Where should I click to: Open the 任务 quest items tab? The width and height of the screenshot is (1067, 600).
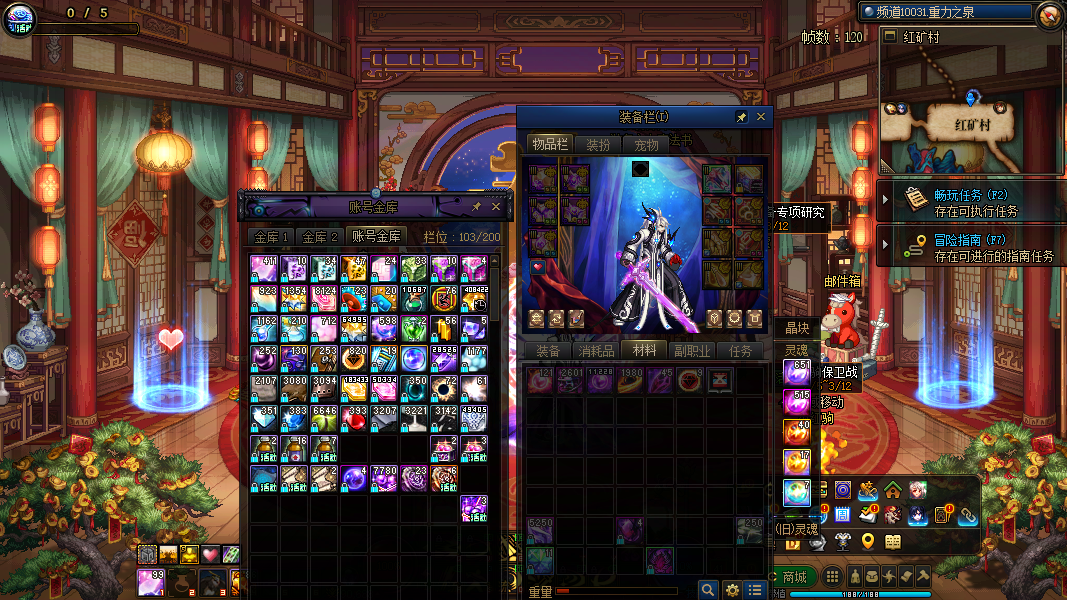[x=741, y=351]
